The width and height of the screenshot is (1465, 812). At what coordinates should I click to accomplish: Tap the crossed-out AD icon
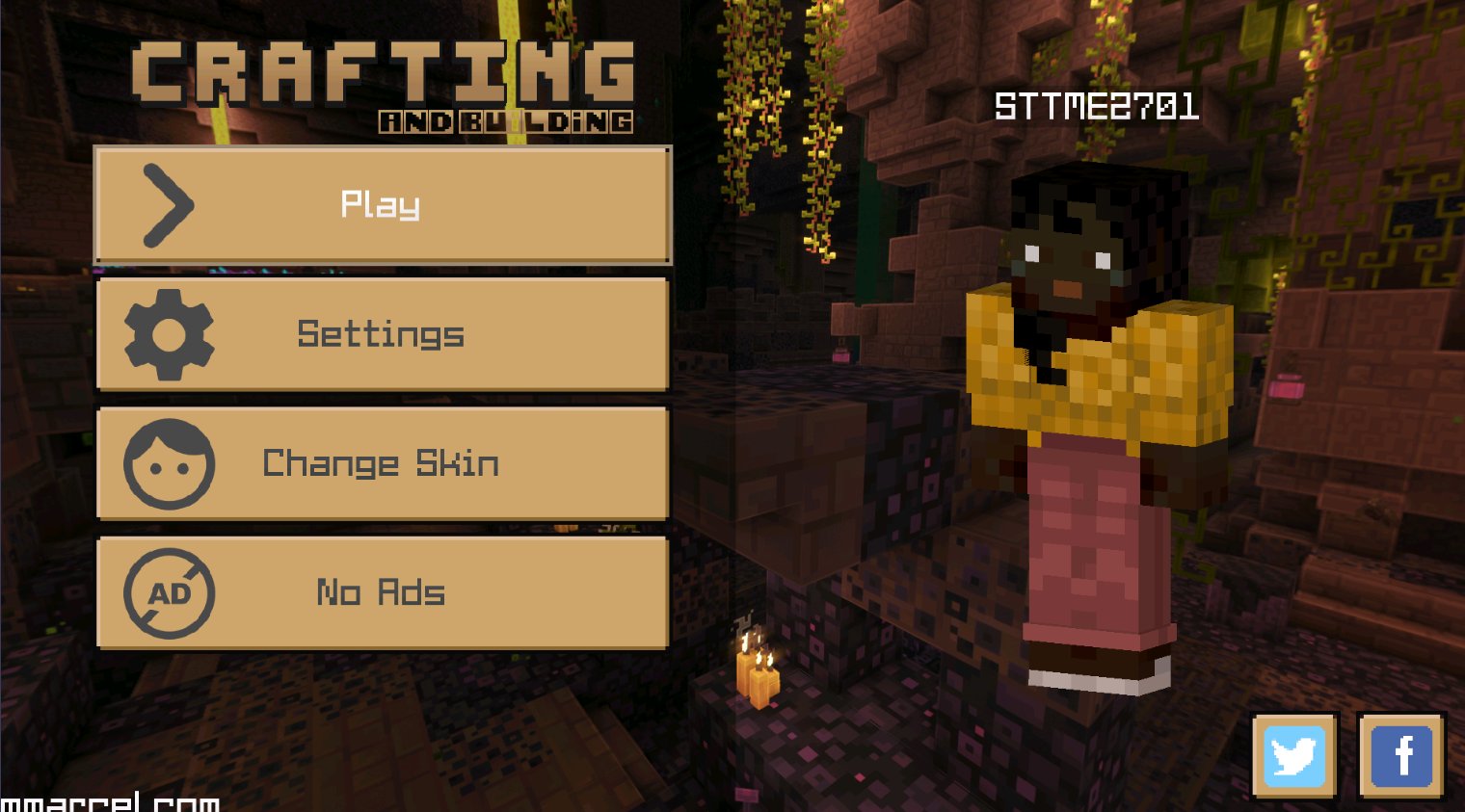pos(168,593)
